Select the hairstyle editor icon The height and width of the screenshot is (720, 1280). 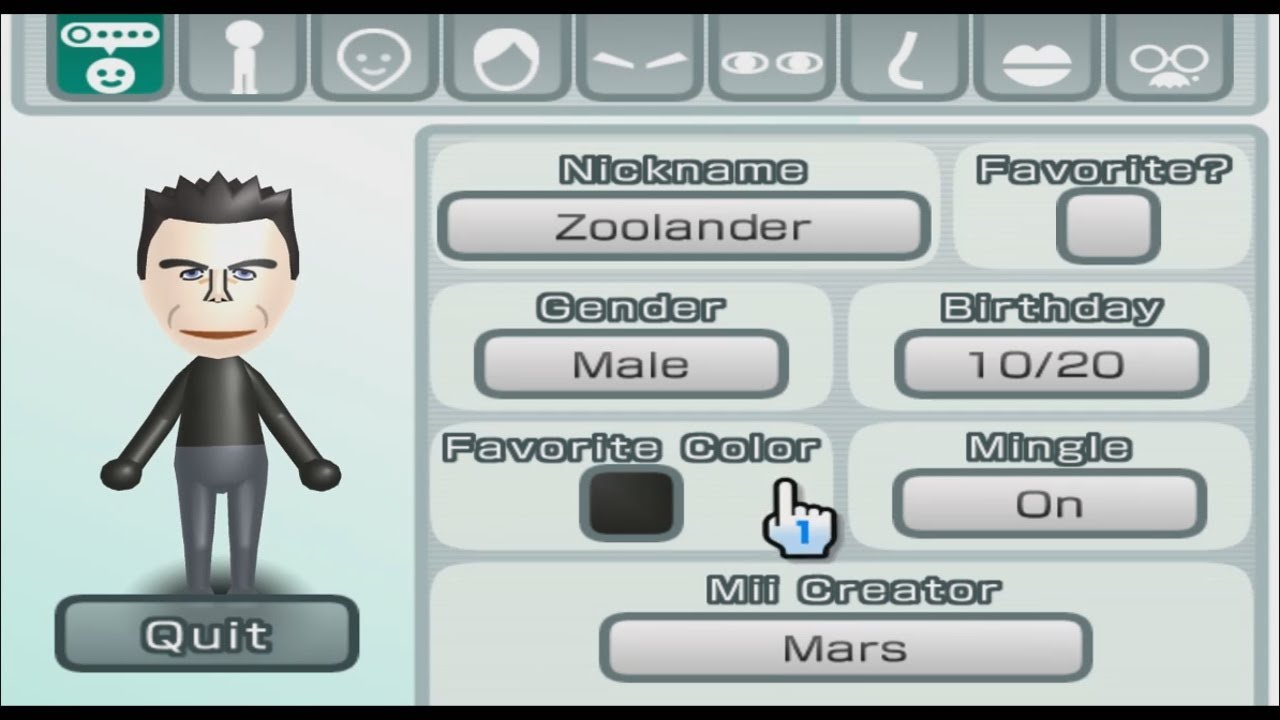[x=505, y=57]
